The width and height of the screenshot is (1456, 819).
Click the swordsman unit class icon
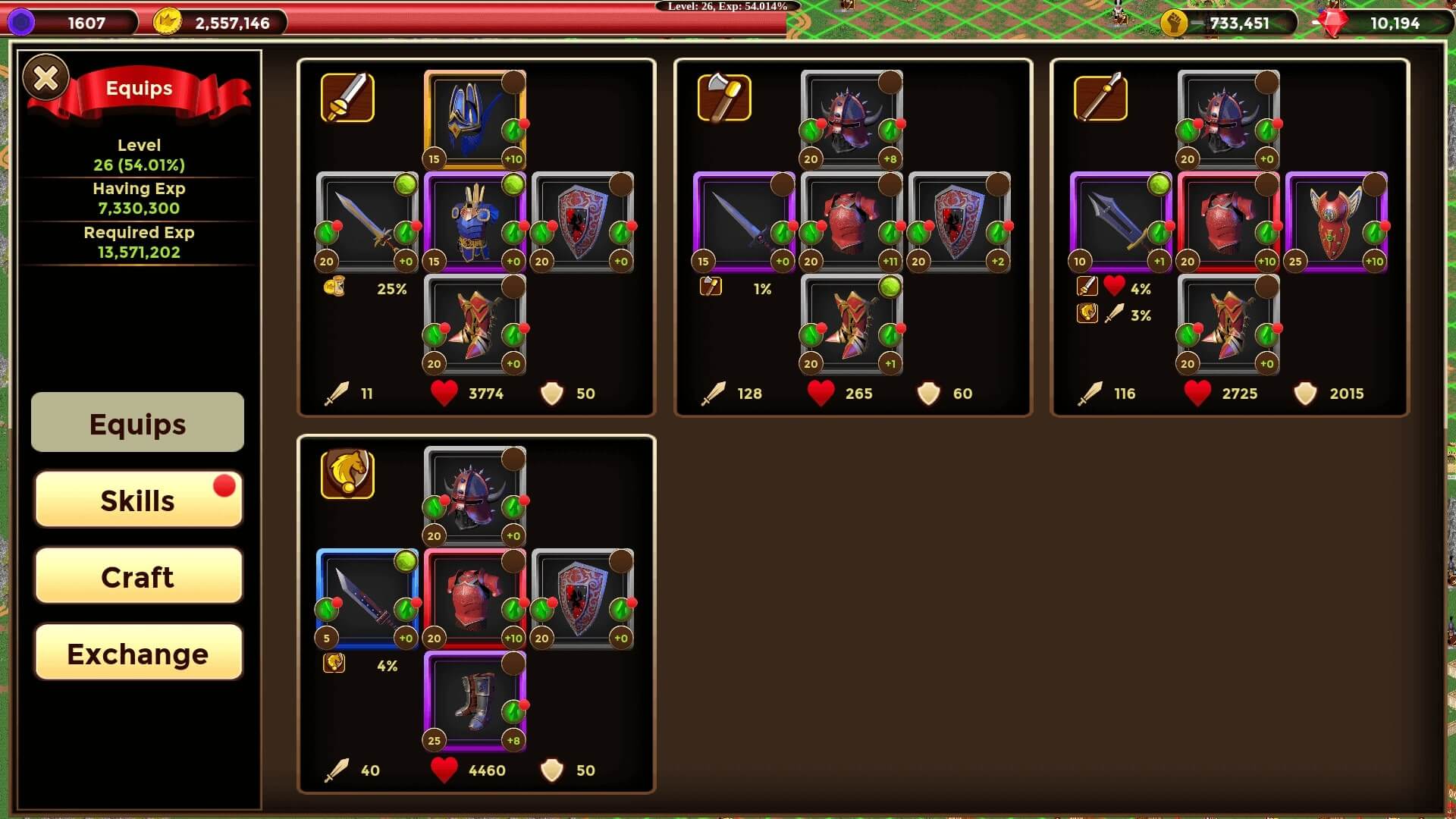tap(347, 97)
